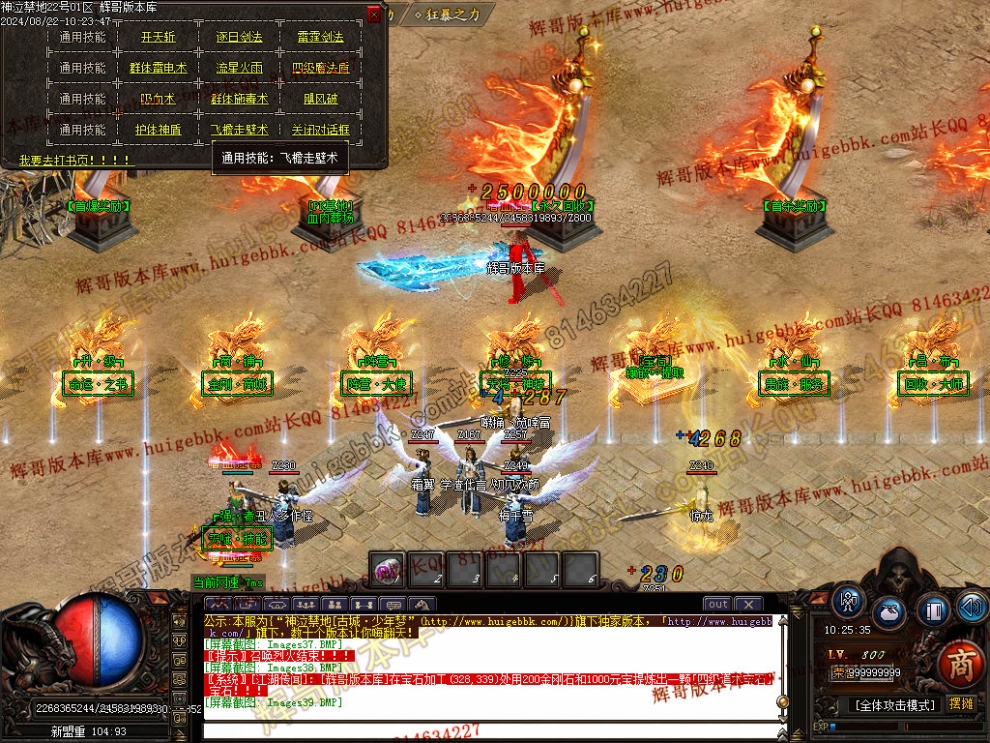Choose the 逐日剑法 skill
This screenshot has width=990, height=743.
click(239, 38)
